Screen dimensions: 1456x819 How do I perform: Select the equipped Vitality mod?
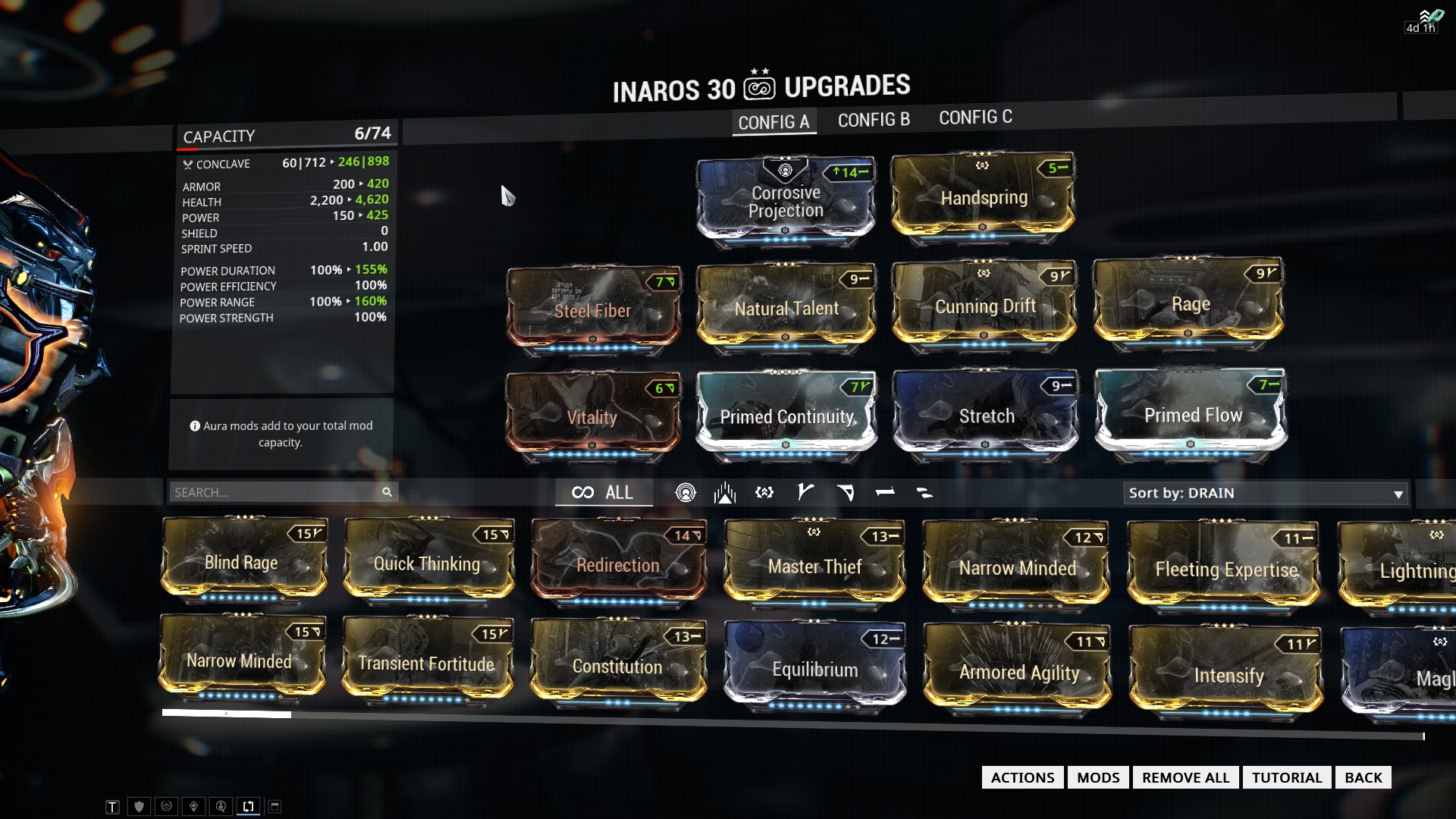coord(592,417)
